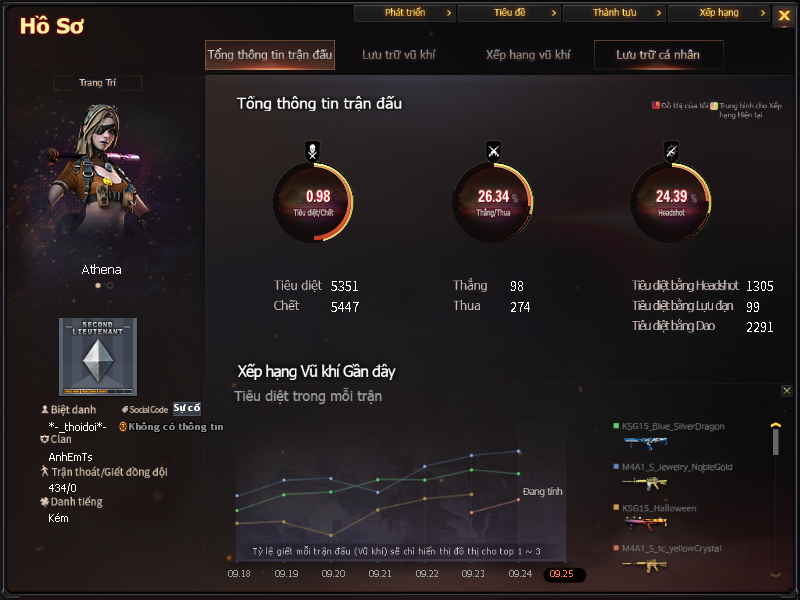This screenshot has width=800, height=600.
Task: Switch to Xếp hạng vũ khí tab
Action: pos(529,55)
